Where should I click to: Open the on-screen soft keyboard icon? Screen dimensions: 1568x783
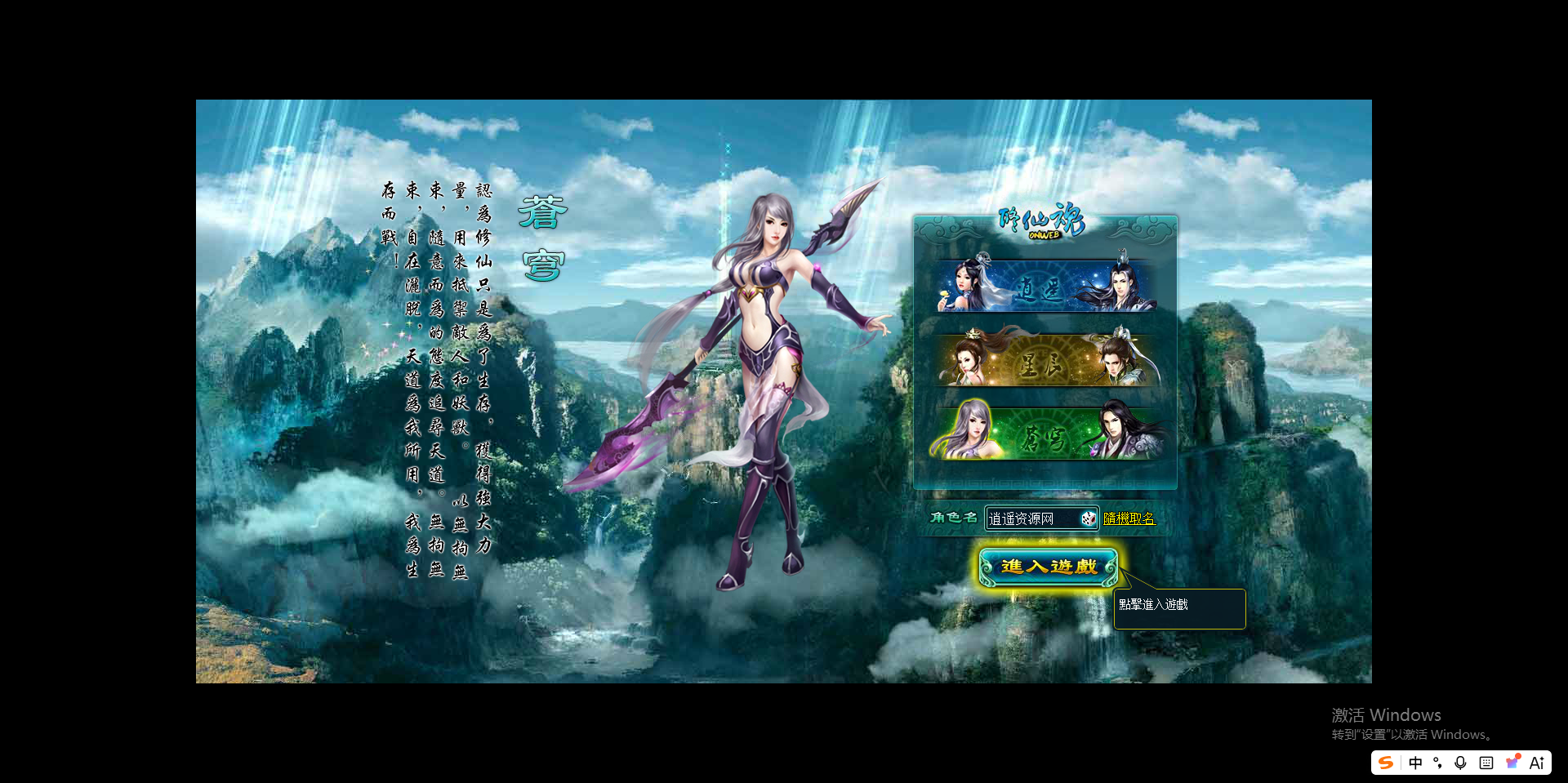pos(1485,763)
